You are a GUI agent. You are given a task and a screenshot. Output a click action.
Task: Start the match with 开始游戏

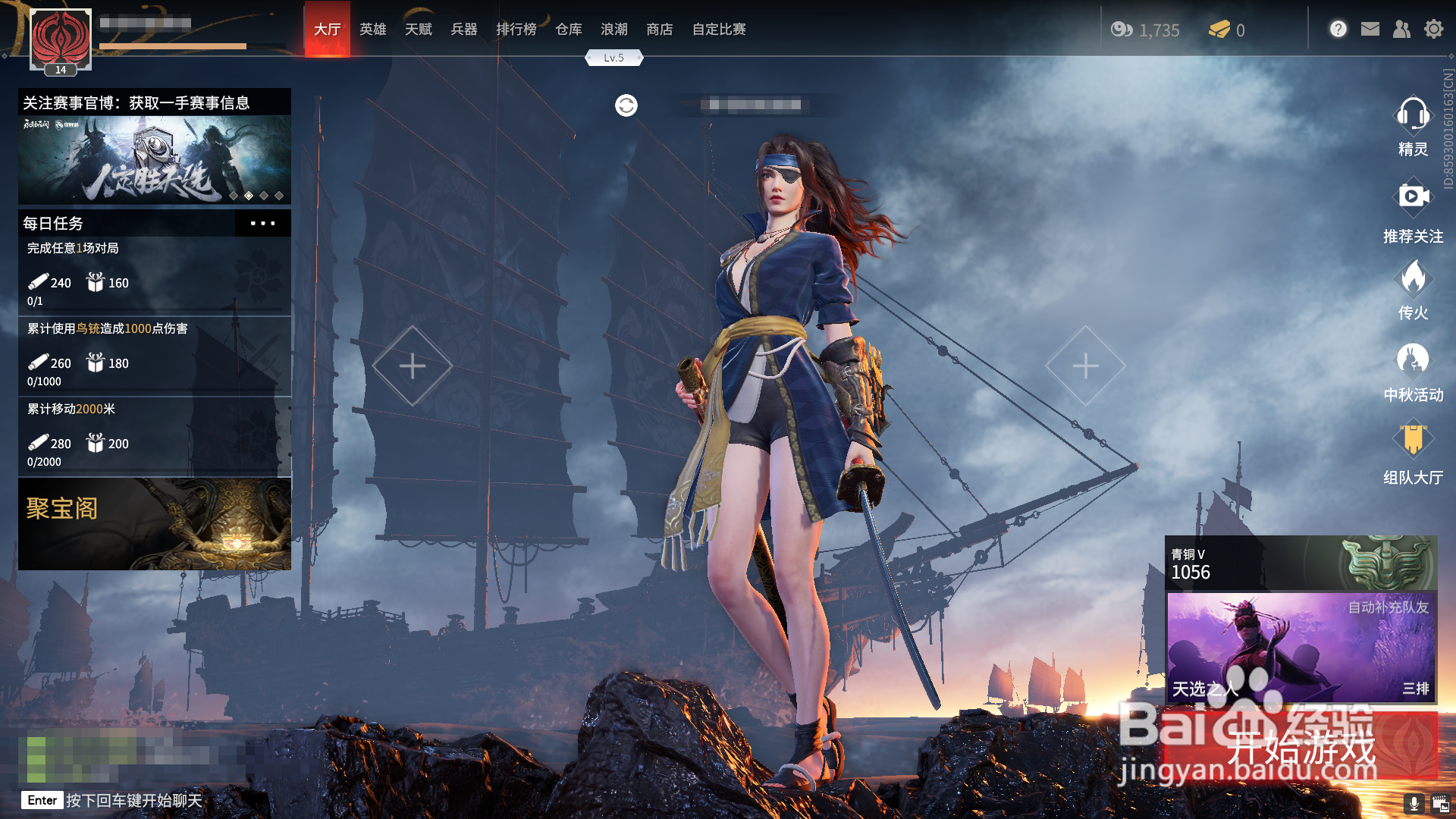tap(1301, 747)
